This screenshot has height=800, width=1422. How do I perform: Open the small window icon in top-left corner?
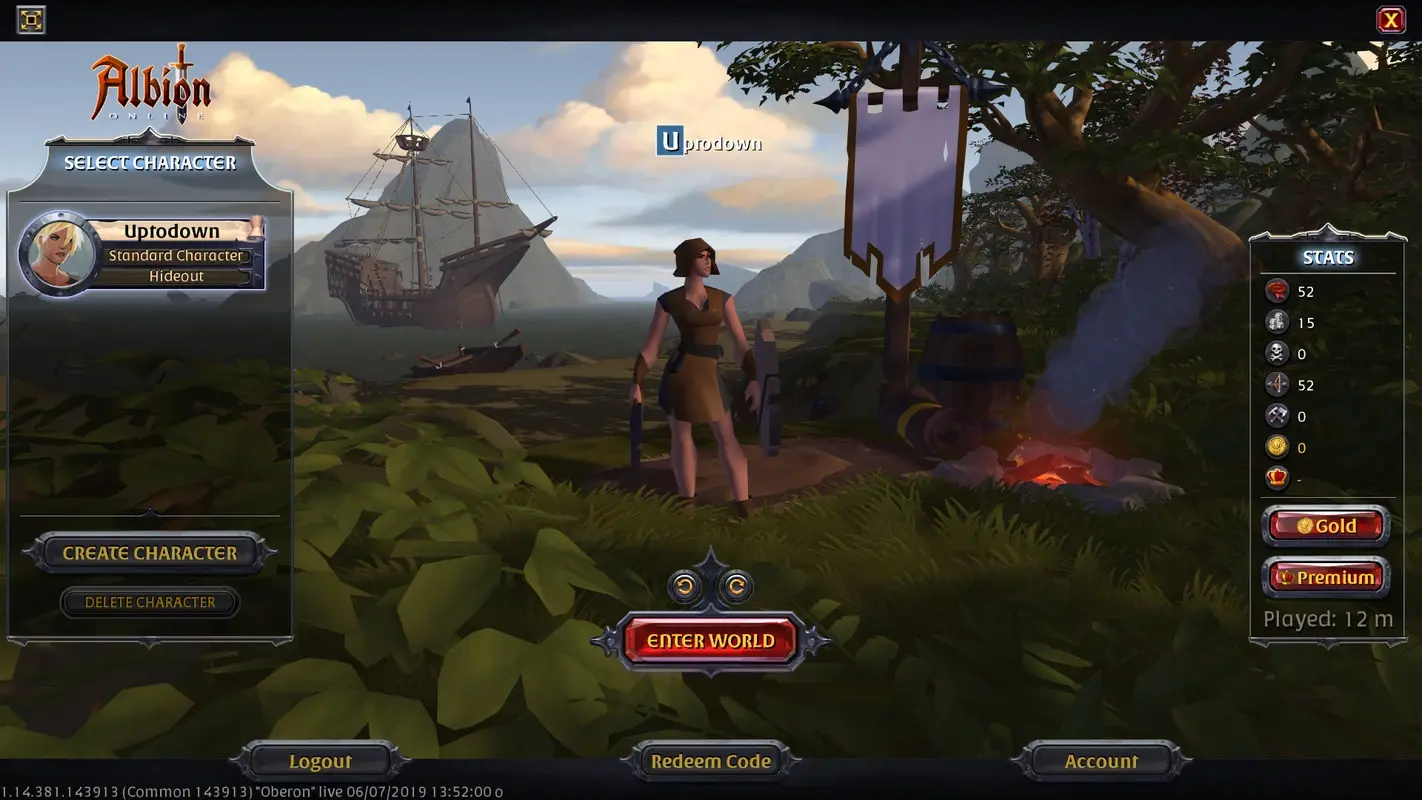tap(30, 19)
